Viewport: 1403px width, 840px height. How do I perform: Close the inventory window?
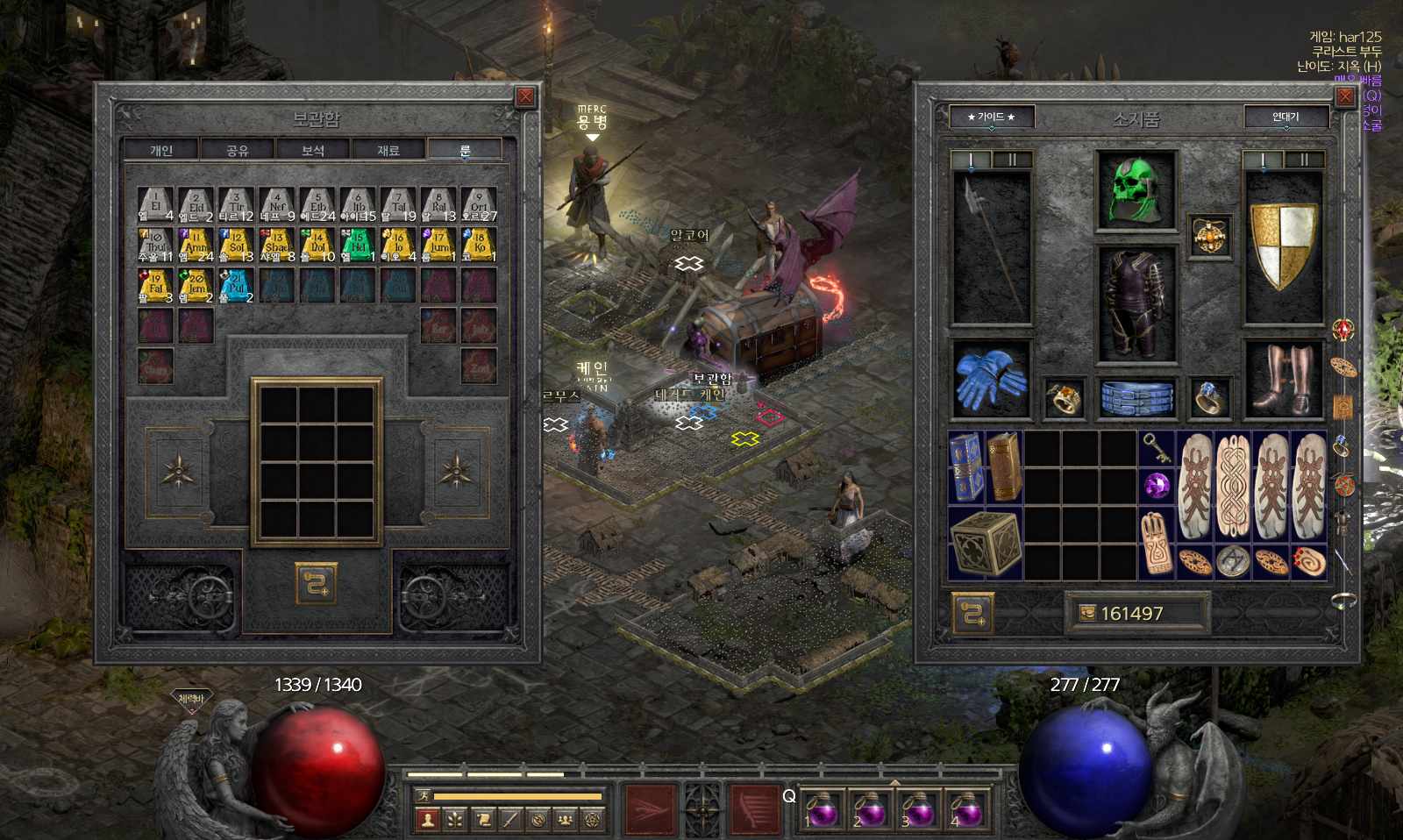[1344, 96]
